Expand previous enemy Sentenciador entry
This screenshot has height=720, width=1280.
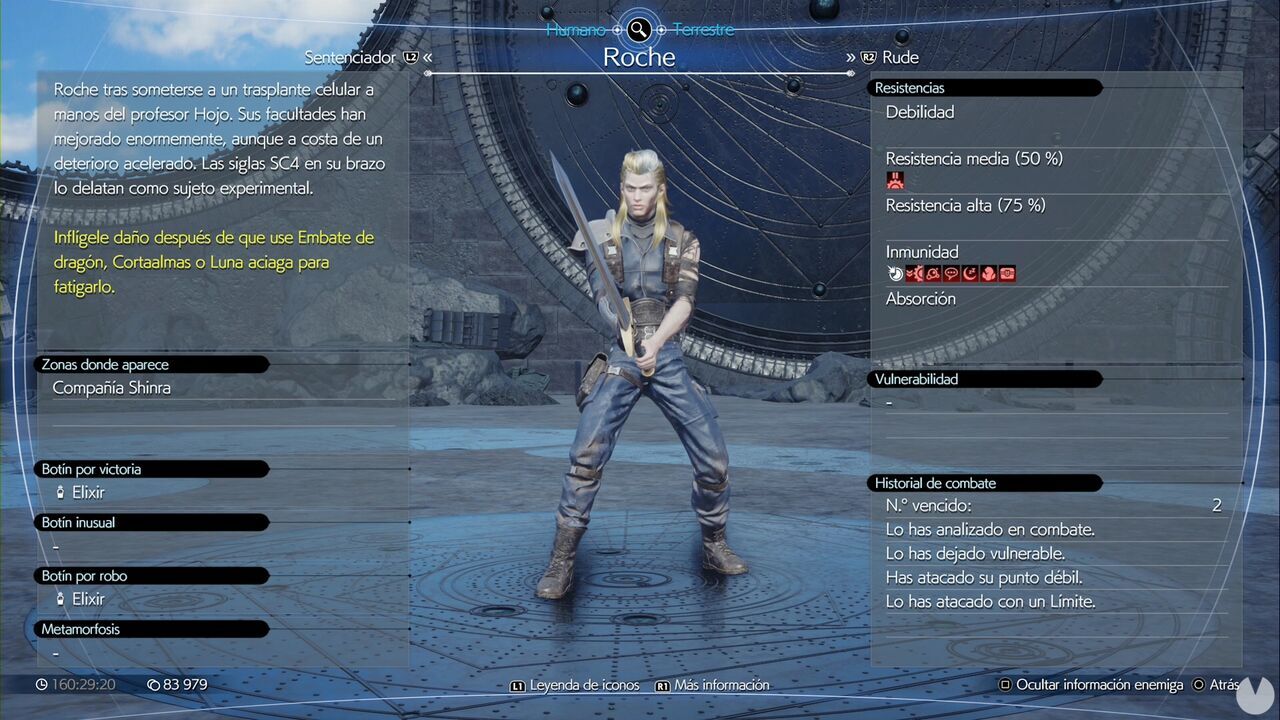(x=352, y=57)
